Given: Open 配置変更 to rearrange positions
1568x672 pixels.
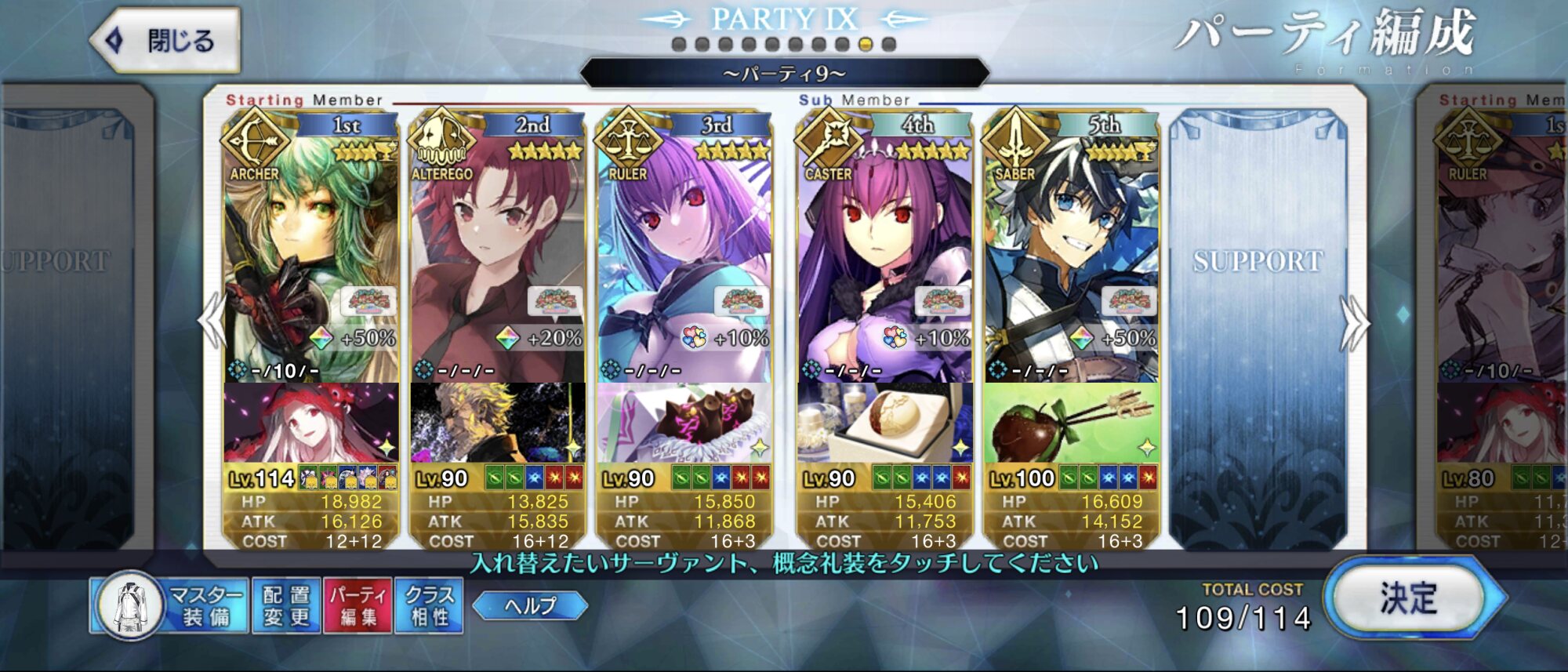Looking at the screenshot, I should tap(286, 605).
